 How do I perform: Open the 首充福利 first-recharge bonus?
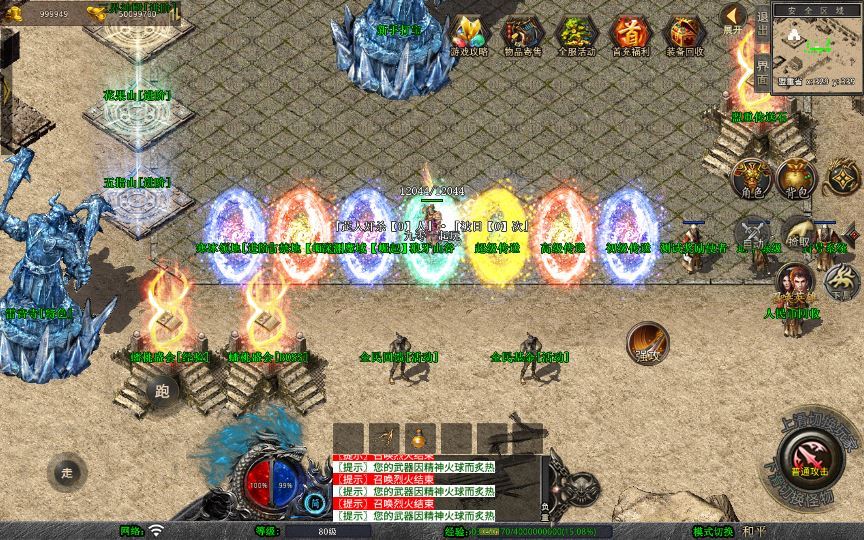(630, 36)
